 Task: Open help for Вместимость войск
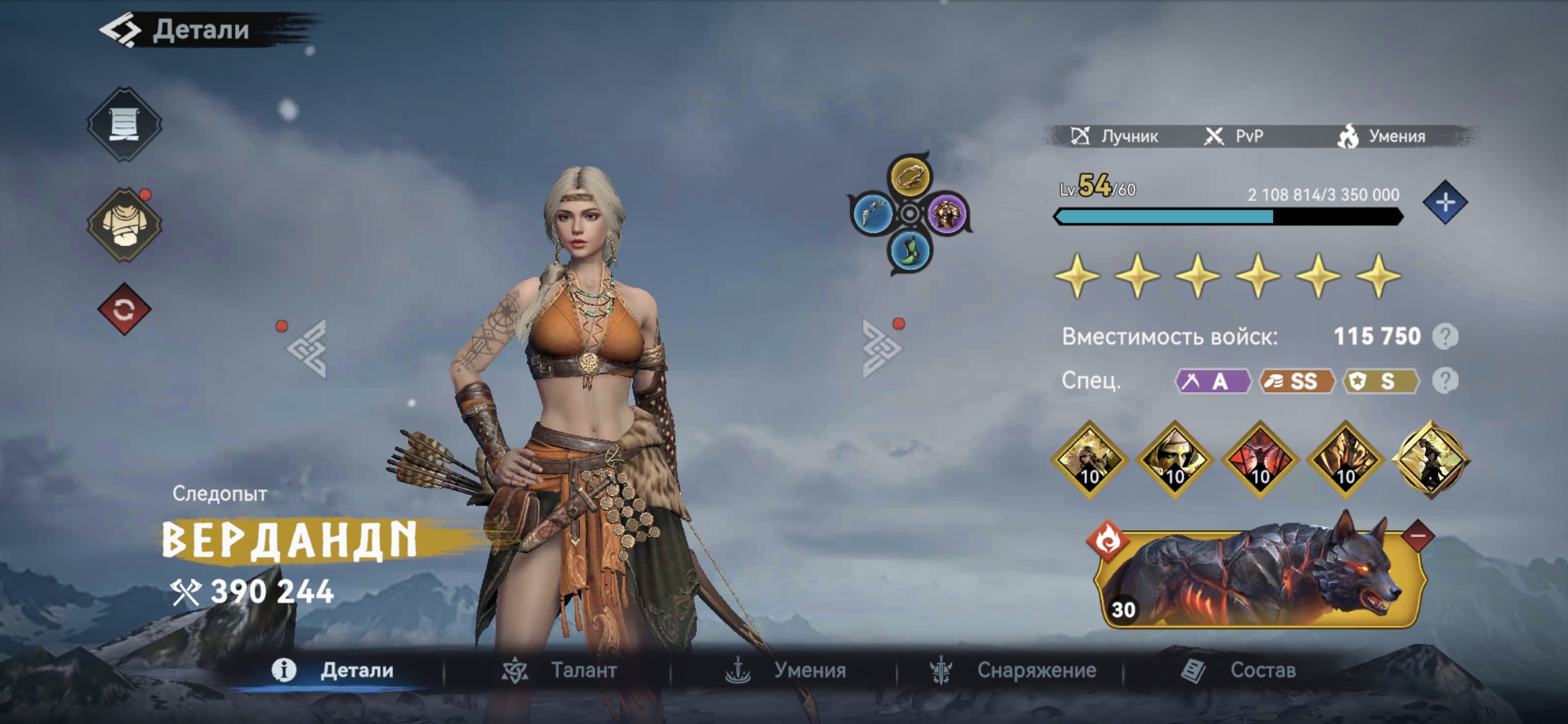coord(1445,337)
